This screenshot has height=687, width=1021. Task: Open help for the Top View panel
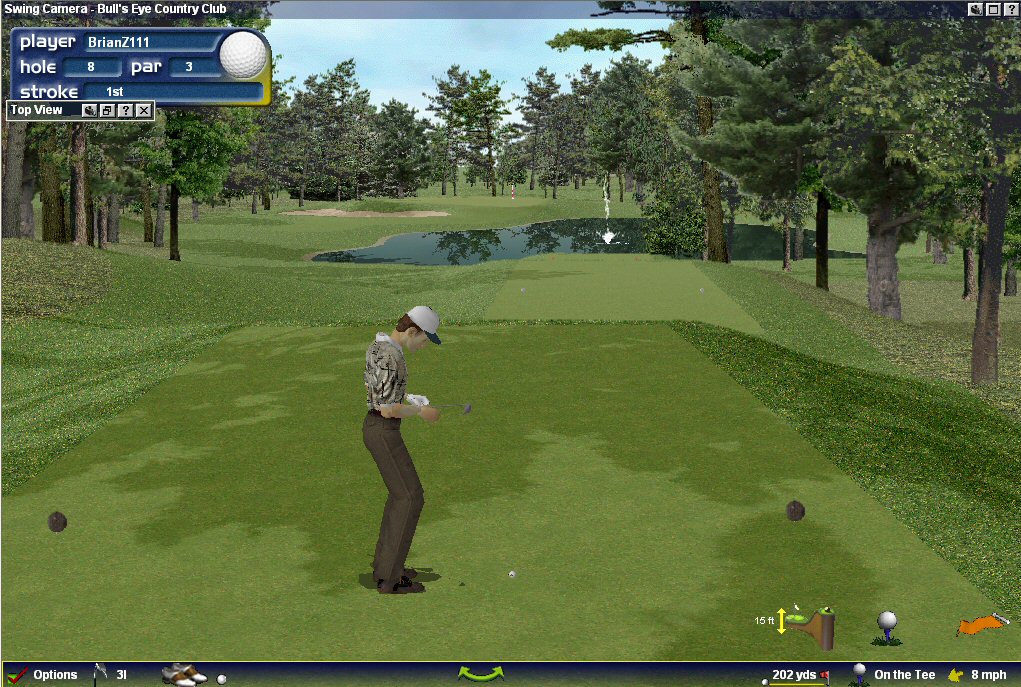pos(126,110)
